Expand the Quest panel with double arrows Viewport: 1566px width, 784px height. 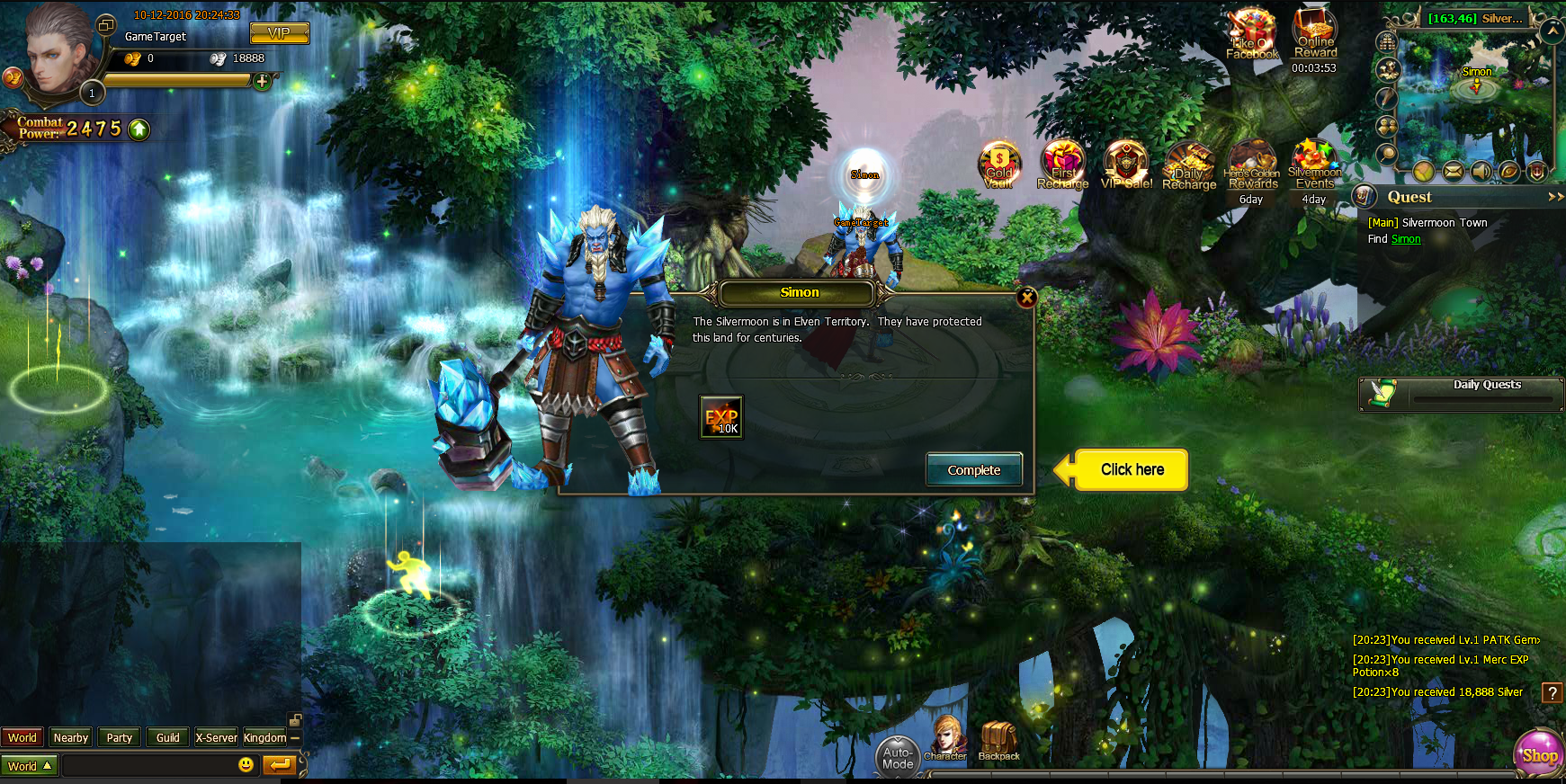[1555, 196]
